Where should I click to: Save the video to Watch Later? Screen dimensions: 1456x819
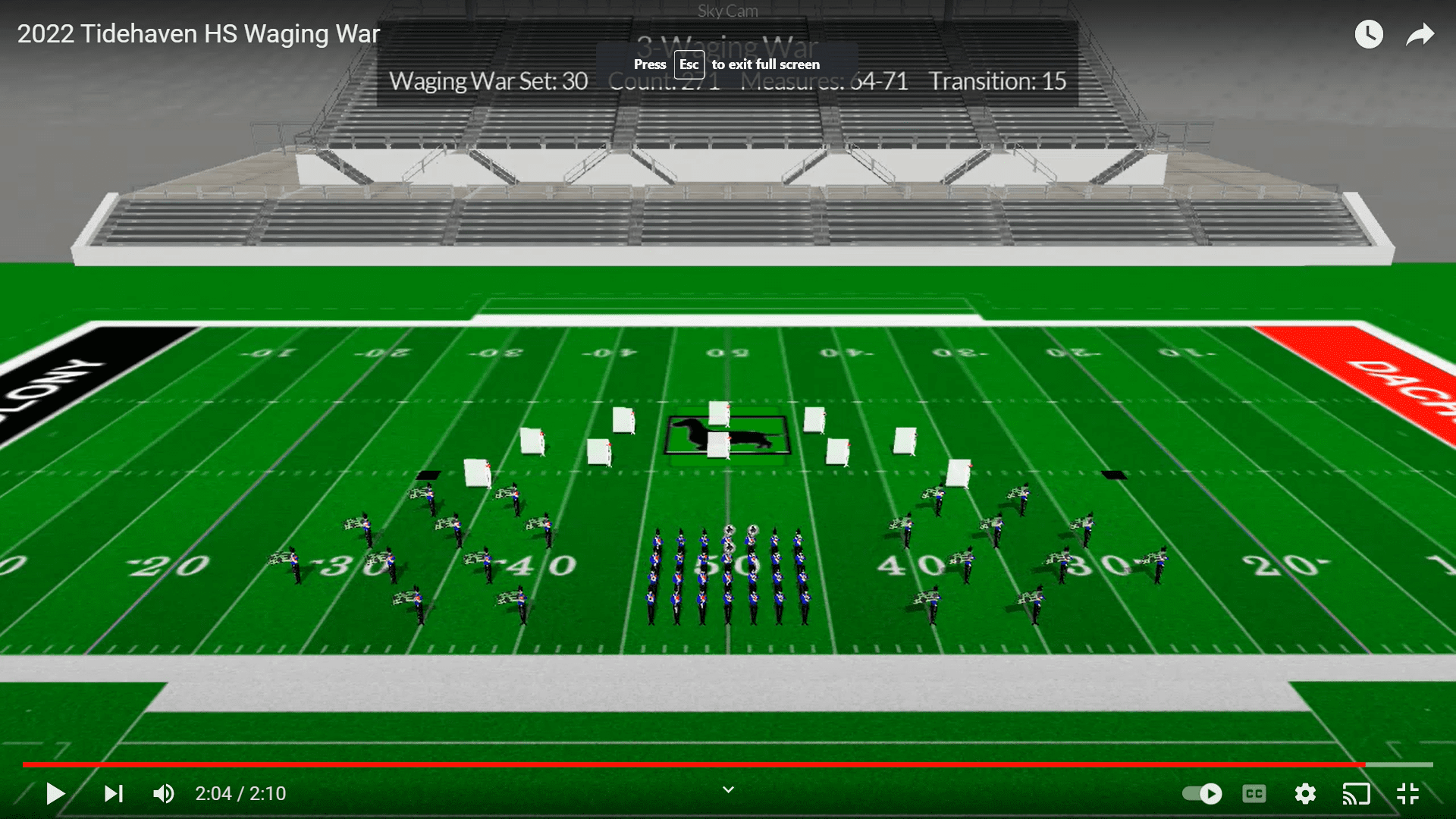pyautogui.click(x=1369, y=34)
